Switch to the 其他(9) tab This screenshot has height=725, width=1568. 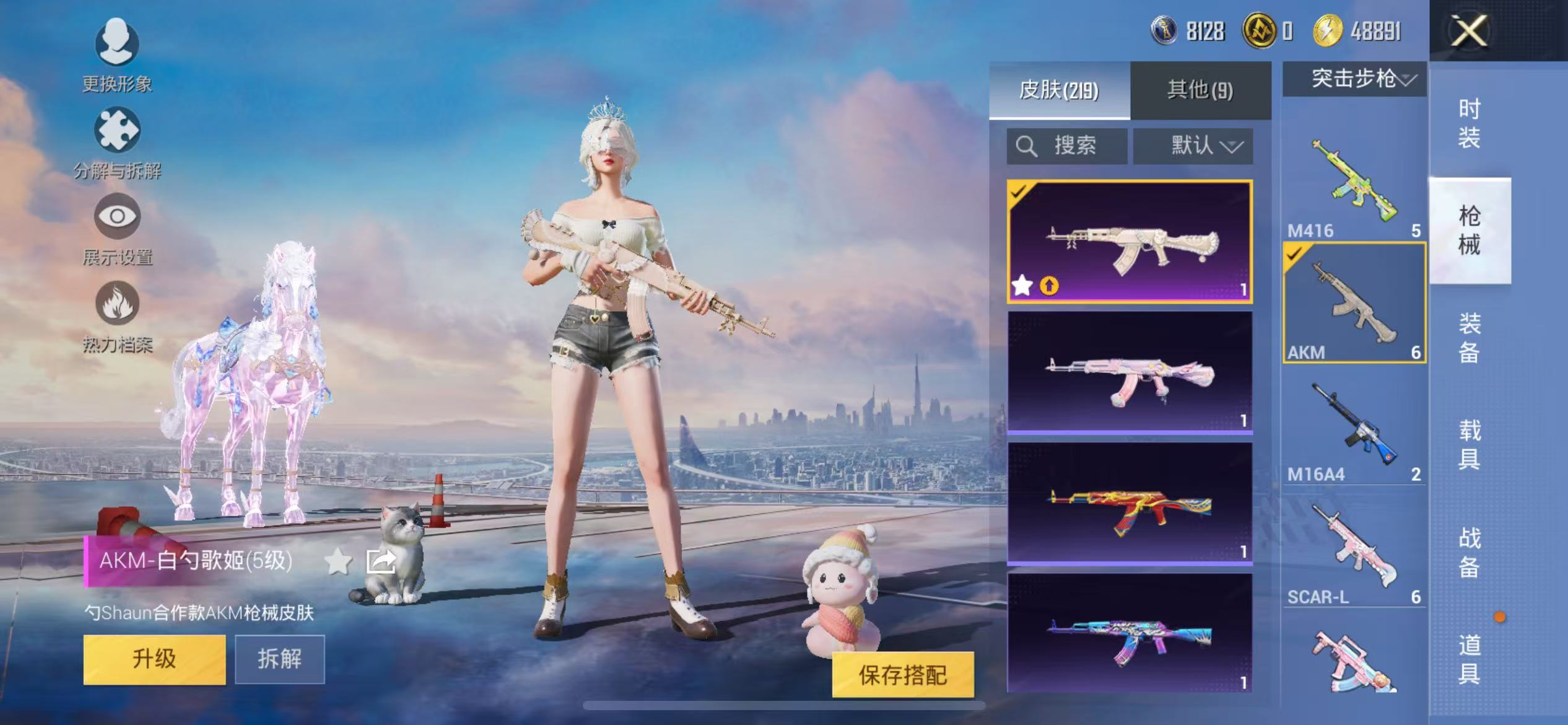1200,90
